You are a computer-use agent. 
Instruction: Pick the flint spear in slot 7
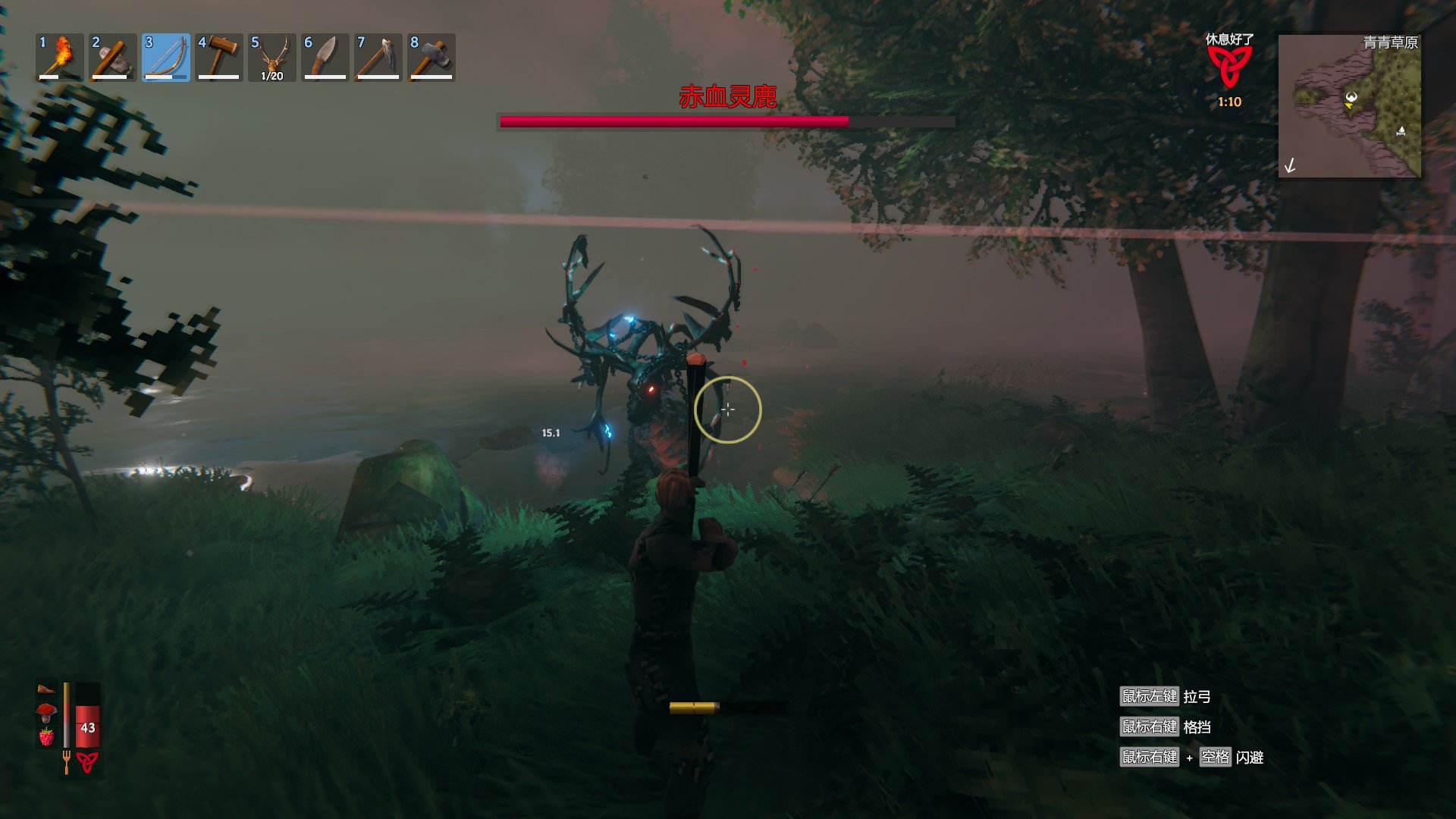[378, 58]
